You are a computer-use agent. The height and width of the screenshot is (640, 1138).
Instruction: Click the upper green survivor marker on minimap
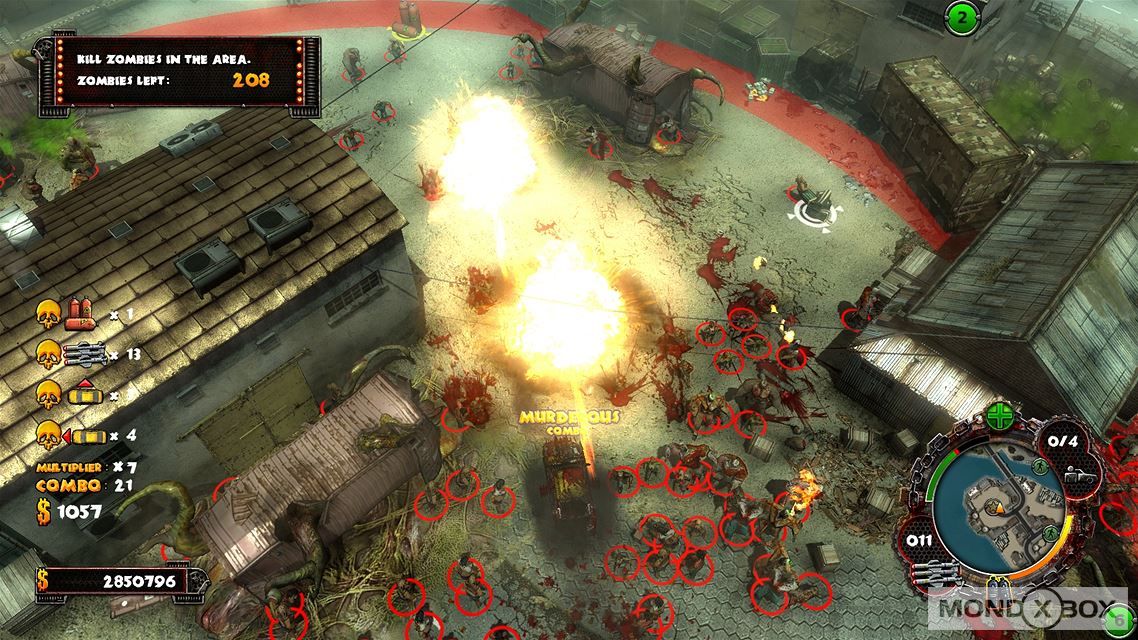1039,467
